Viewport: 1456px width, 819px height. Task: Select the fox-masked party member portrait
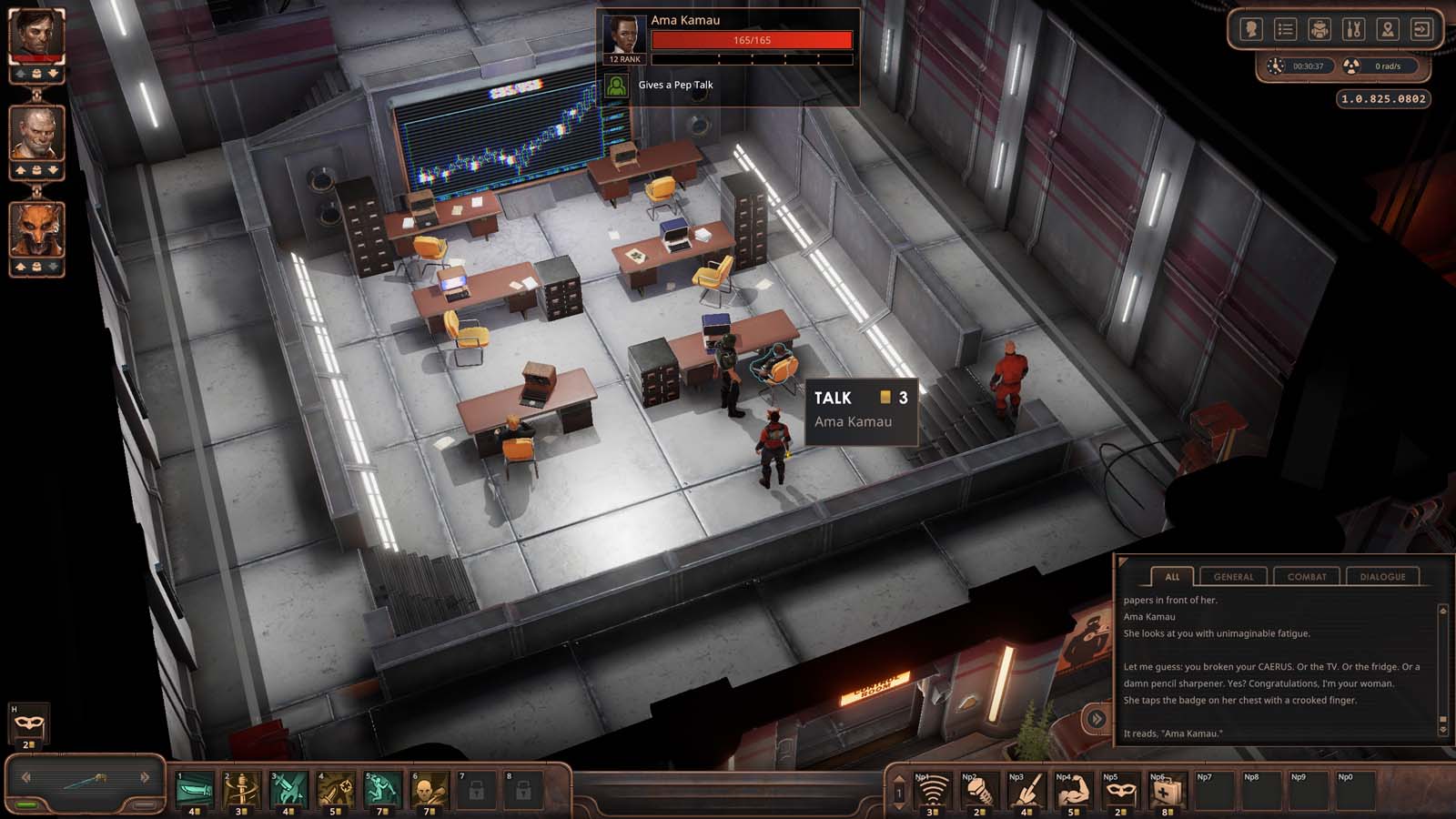(x=36, y=229)
